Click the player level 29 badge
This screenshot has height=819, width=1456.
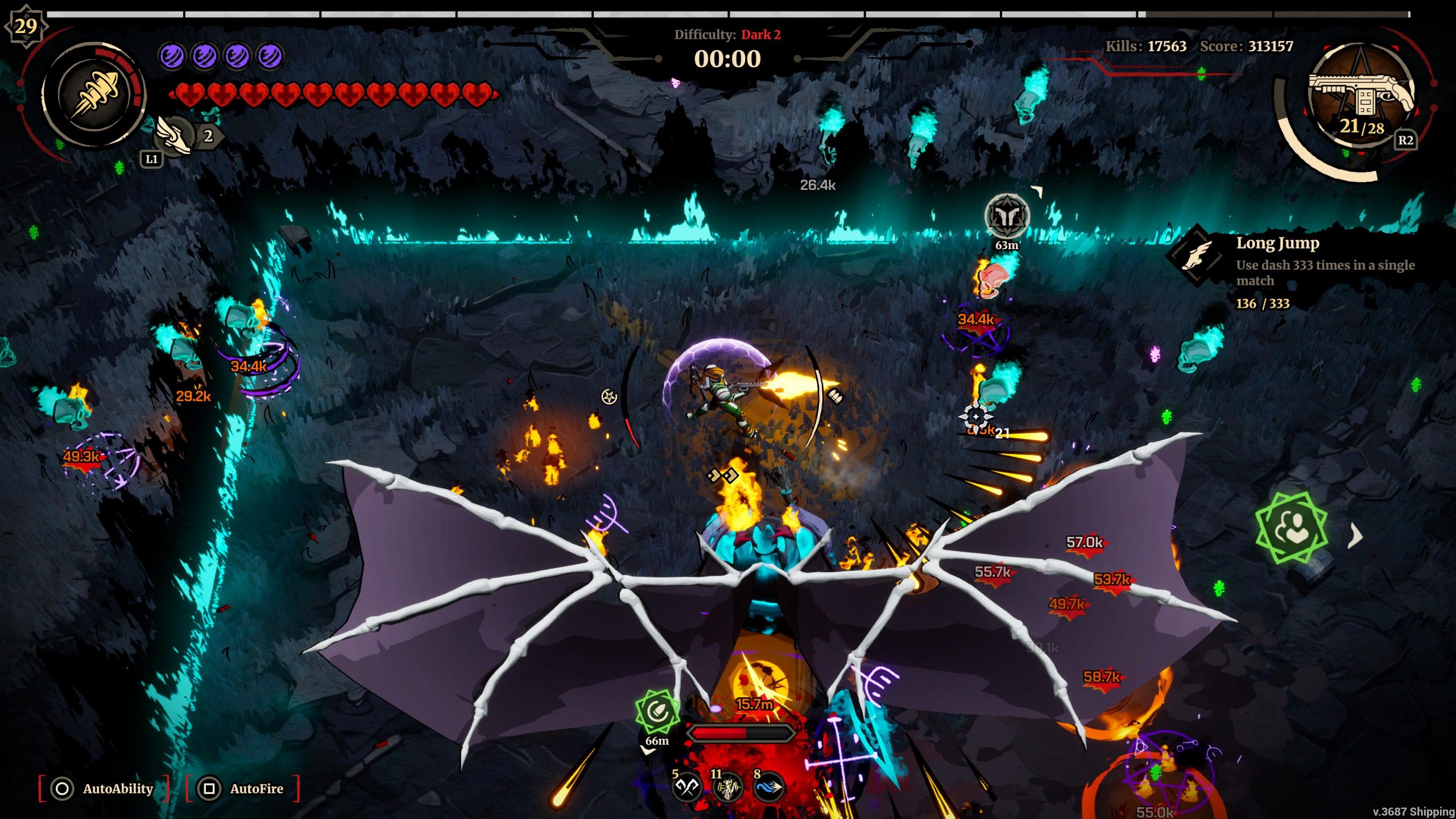[26, 26]
